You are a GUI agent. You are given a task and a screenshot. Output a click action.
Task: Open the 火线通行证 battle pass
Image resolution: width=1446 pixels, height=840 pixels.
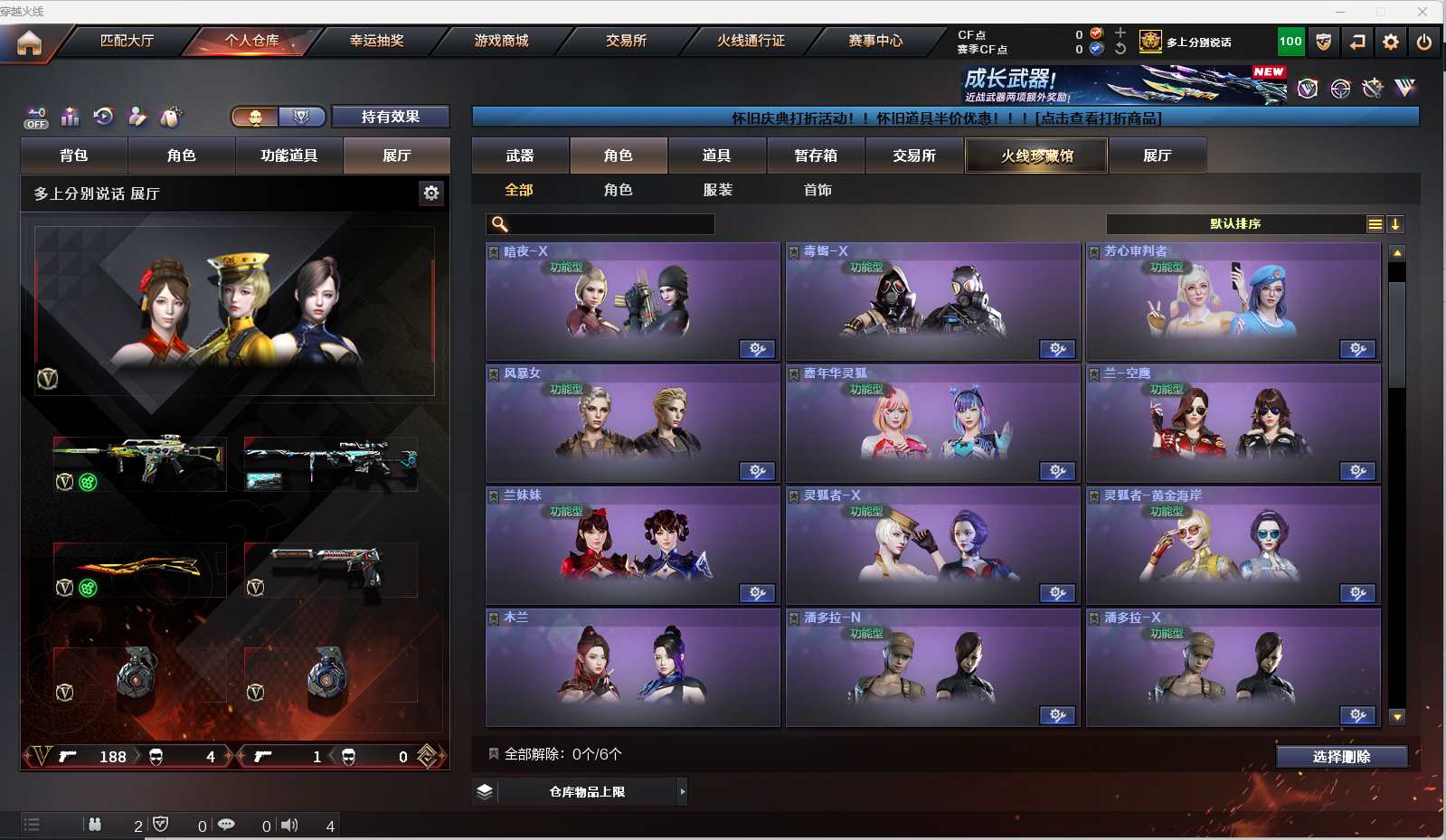click(x=751, y=41)
